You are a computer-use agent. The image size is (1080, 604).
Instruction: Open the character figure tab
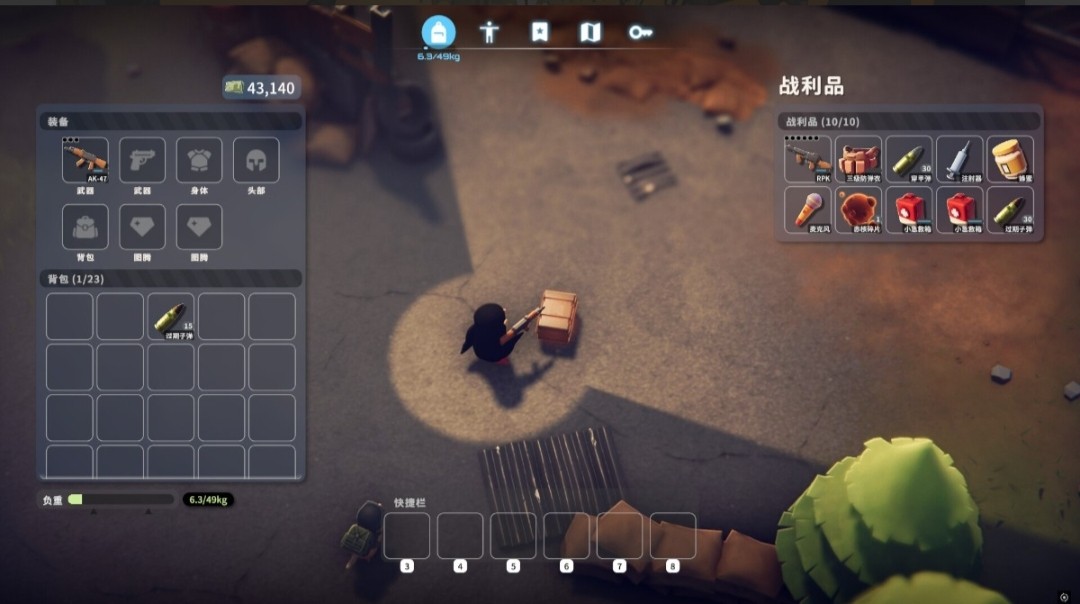pyautogui.click(x=489, y=32)
